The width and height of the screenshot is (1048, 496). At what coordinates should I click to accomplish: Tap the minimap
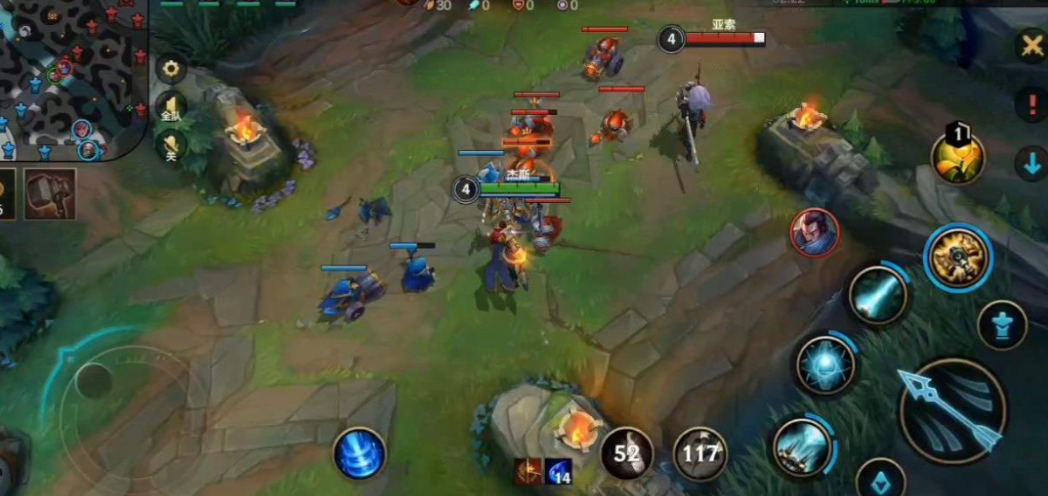click(70, 75)
